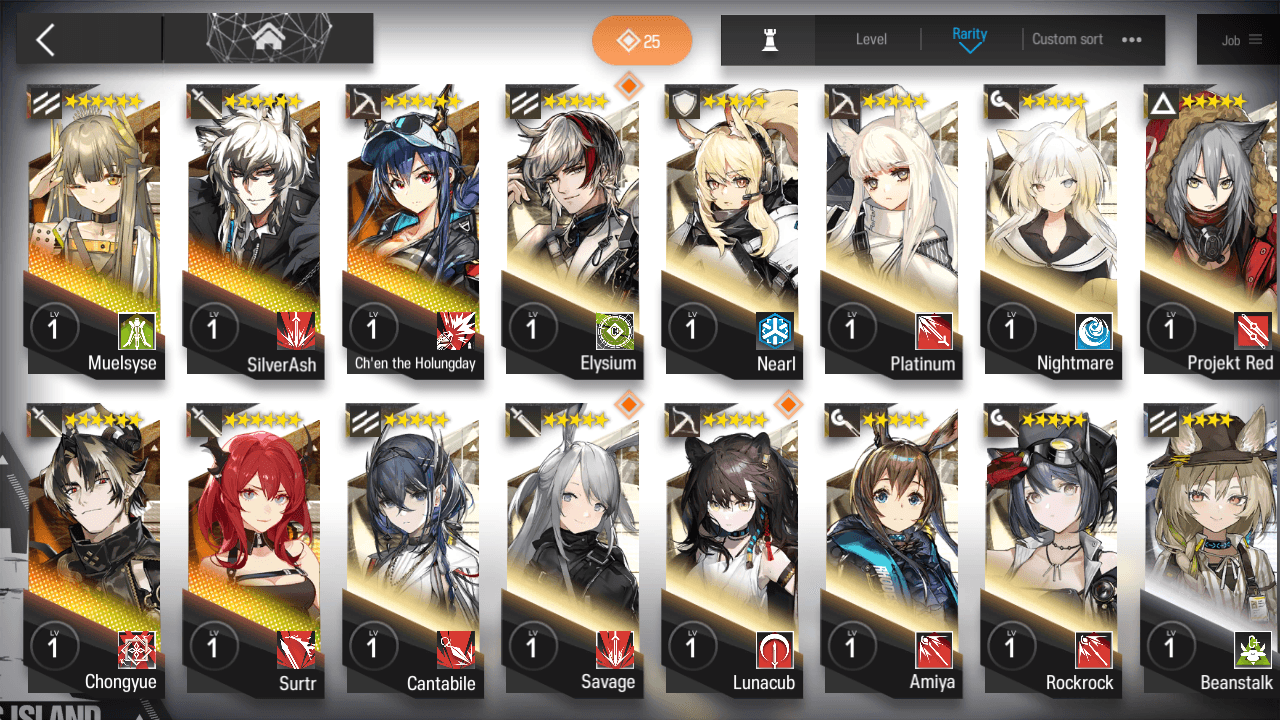Viewport: 1280px width, 720px height.
Task: Pick the Ch'en the Holungday card
Action: coord(414,230)
